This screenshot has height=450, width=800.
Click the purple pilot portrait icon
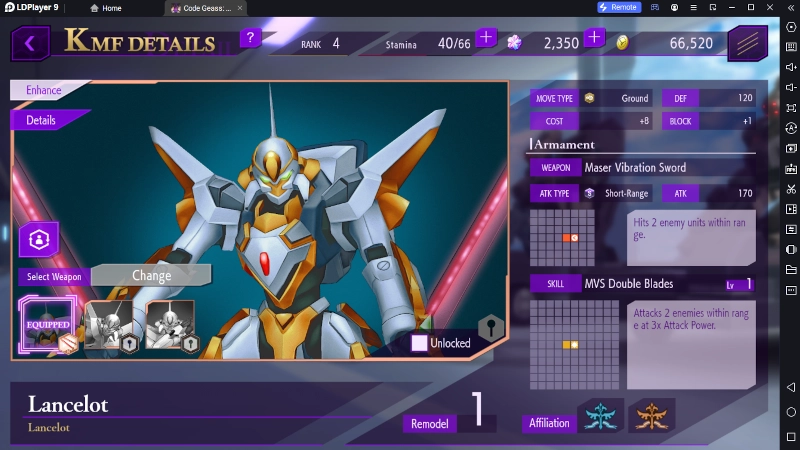[39, 240]
